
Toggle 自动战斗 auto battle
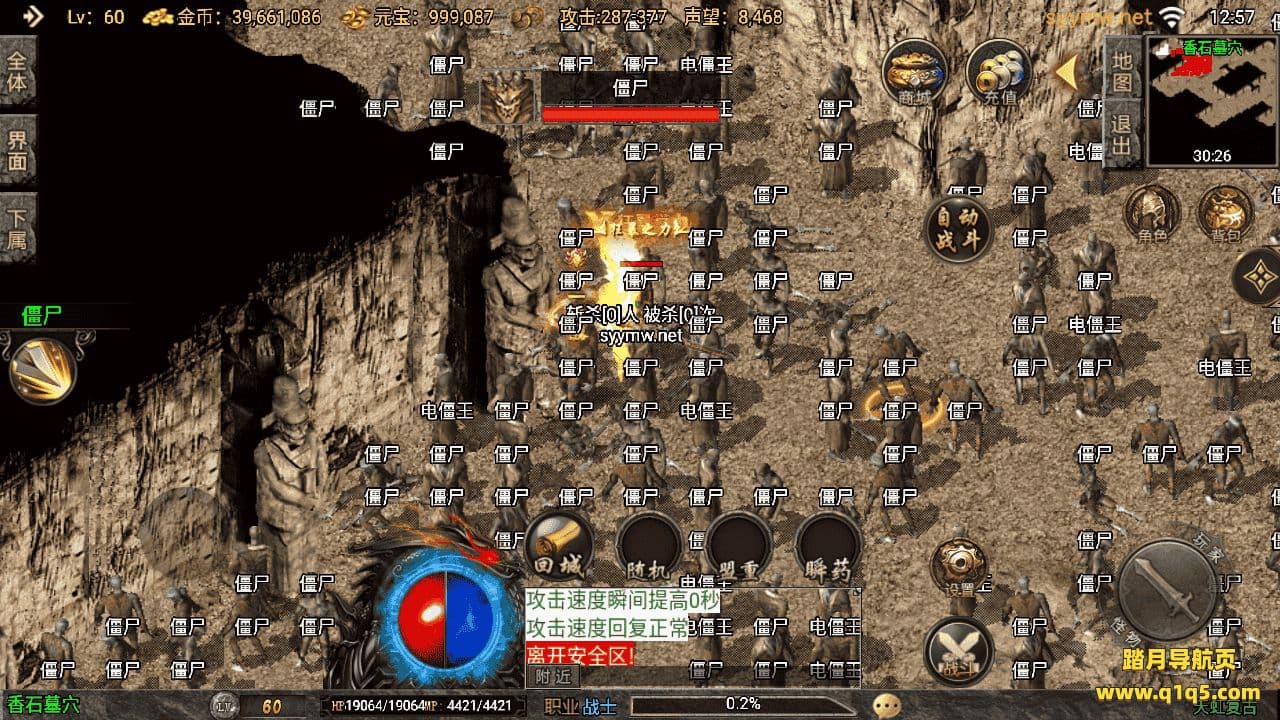point(957,229)
